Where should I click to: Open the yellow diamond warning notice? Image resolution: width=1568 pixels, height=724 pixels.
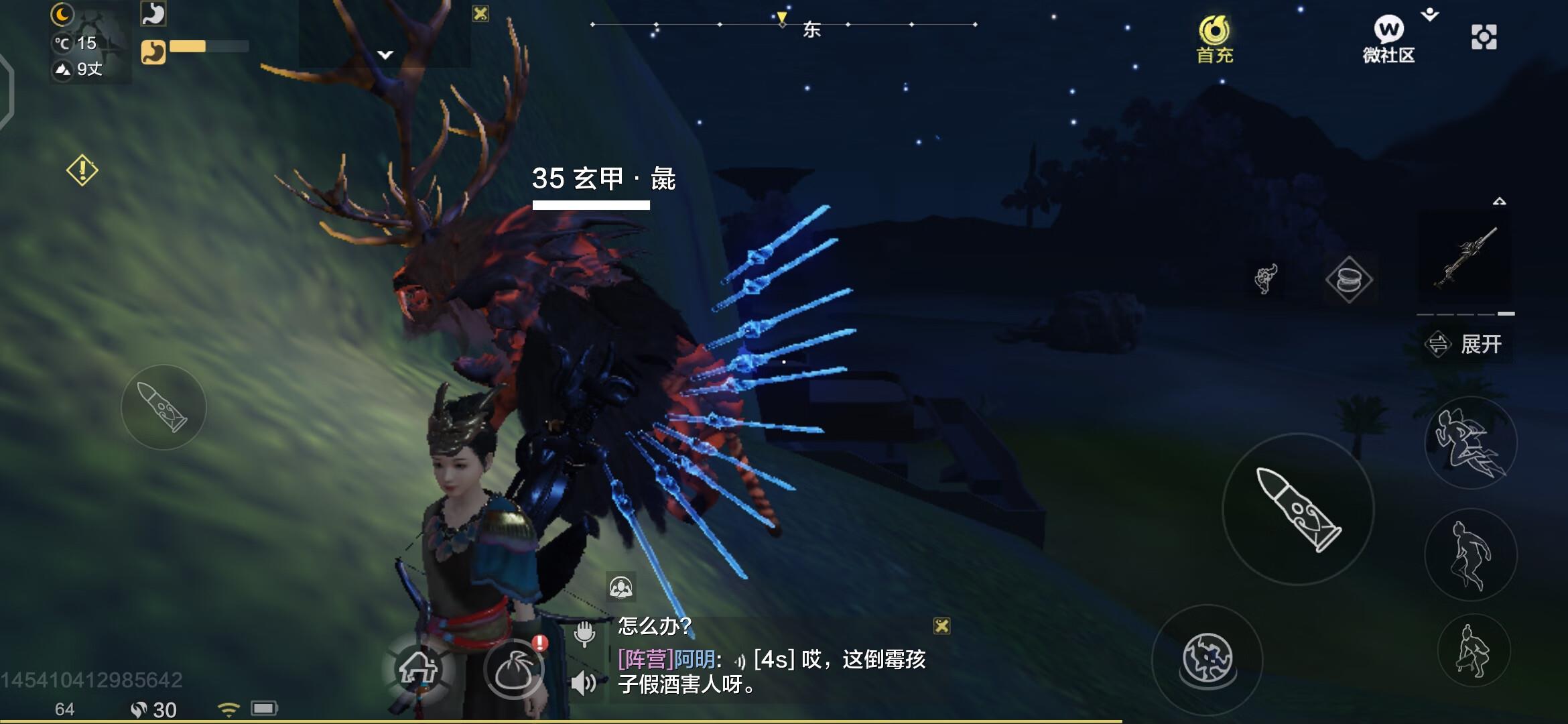click(x=82, y=170)
